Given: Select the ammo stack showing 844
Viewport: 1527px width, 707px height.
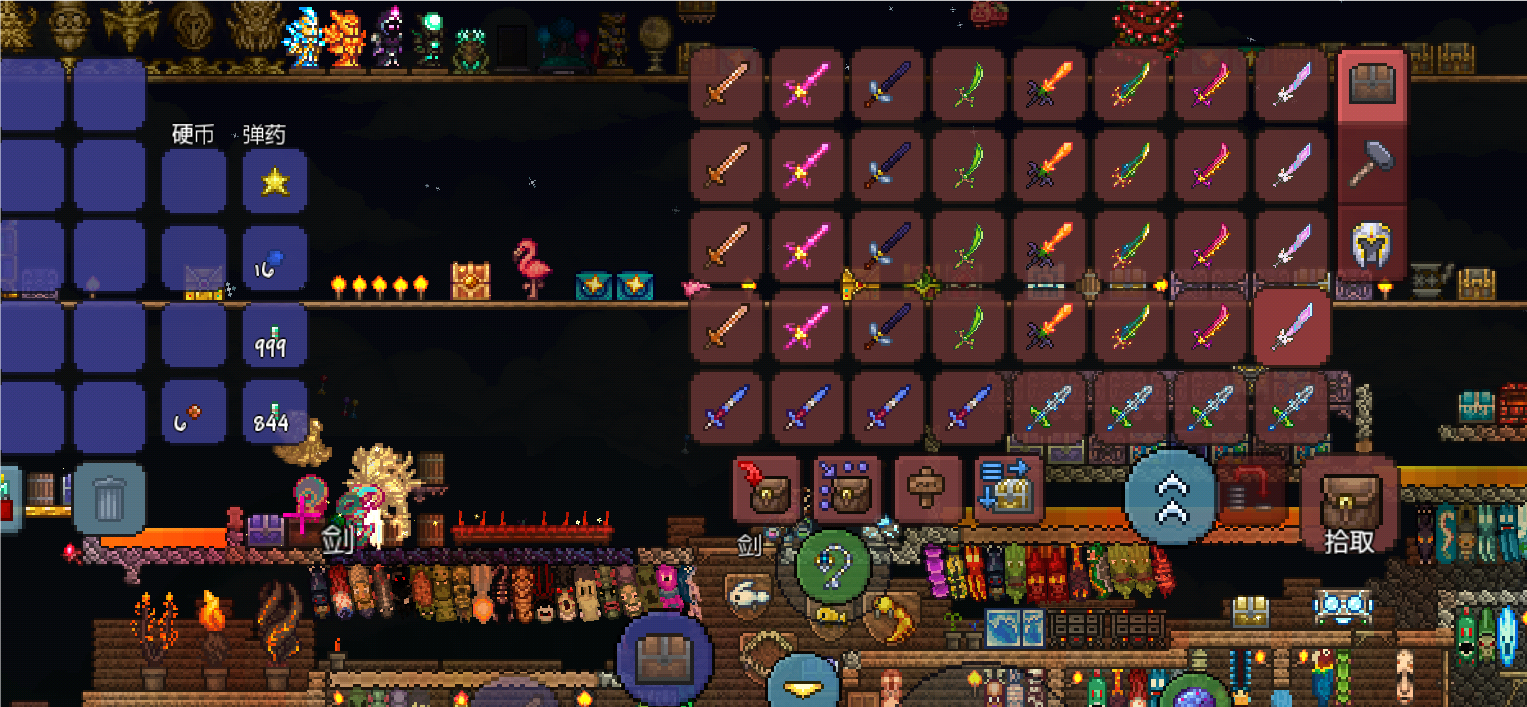Looking at the screenshot, I should coord(275,413).
